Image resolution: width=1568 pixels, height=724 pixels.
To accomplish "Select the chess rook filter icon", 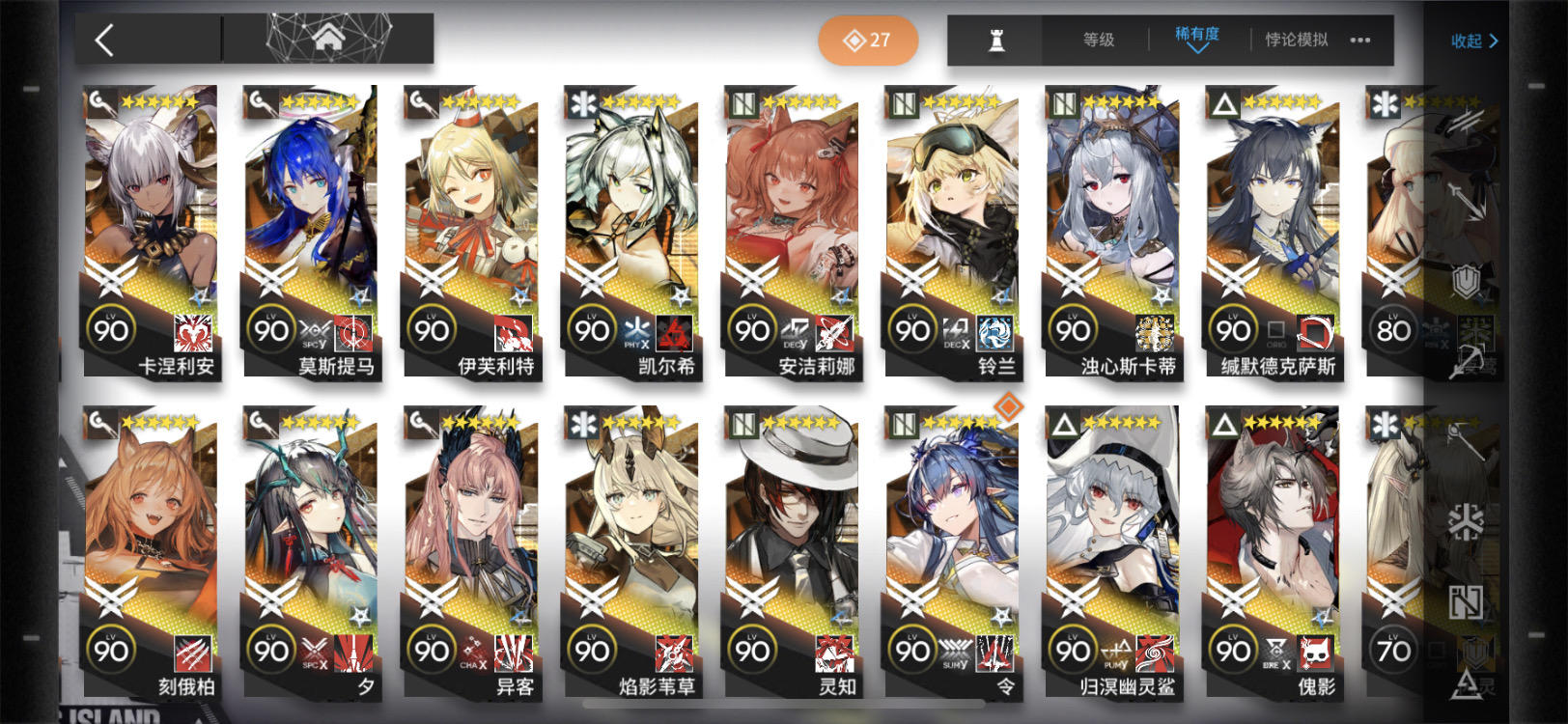I will coord(997,39).
